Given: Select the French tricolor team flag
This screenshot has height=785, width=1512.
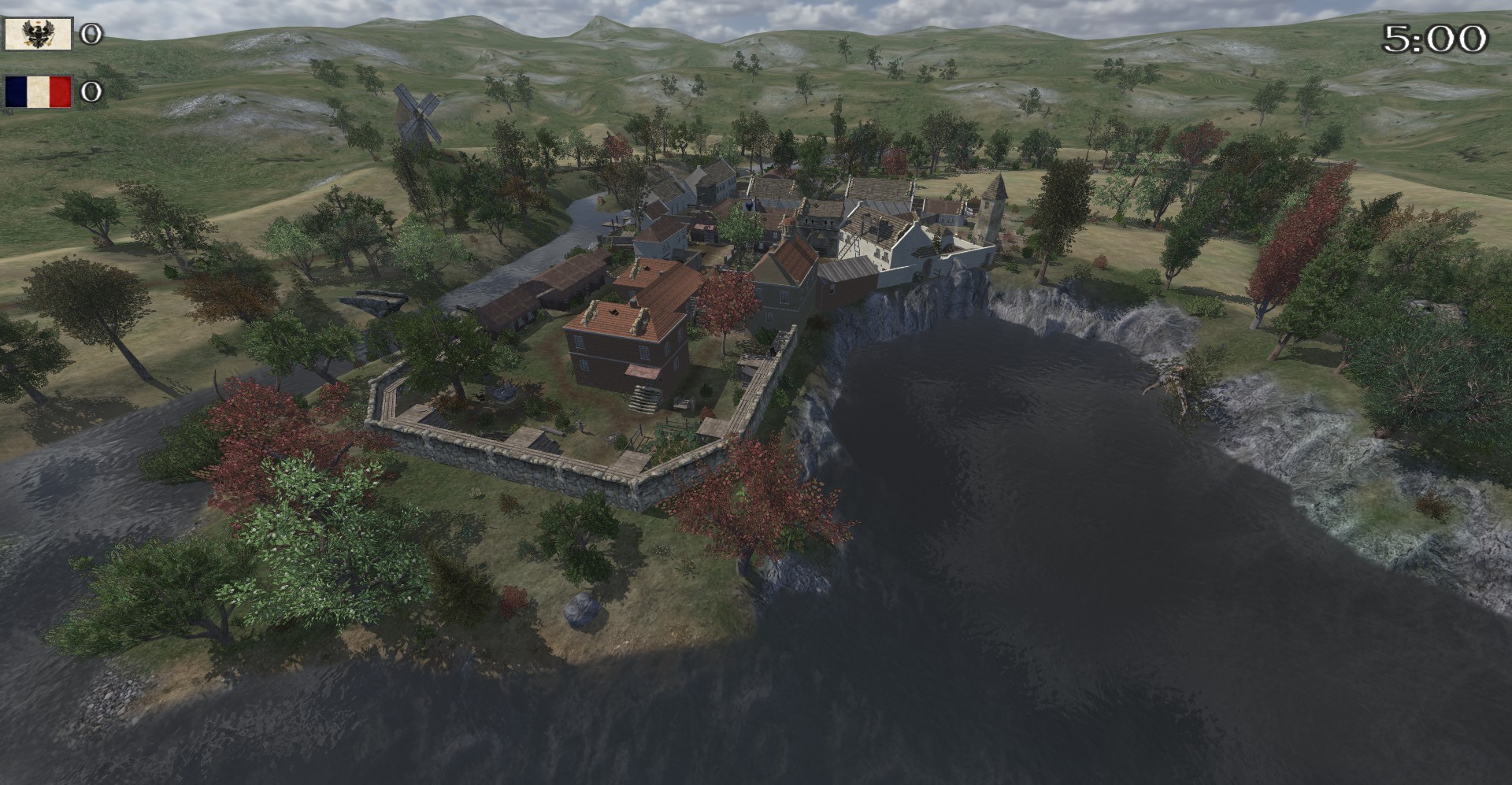Looking at the screenshot, I should click(38, 91).
